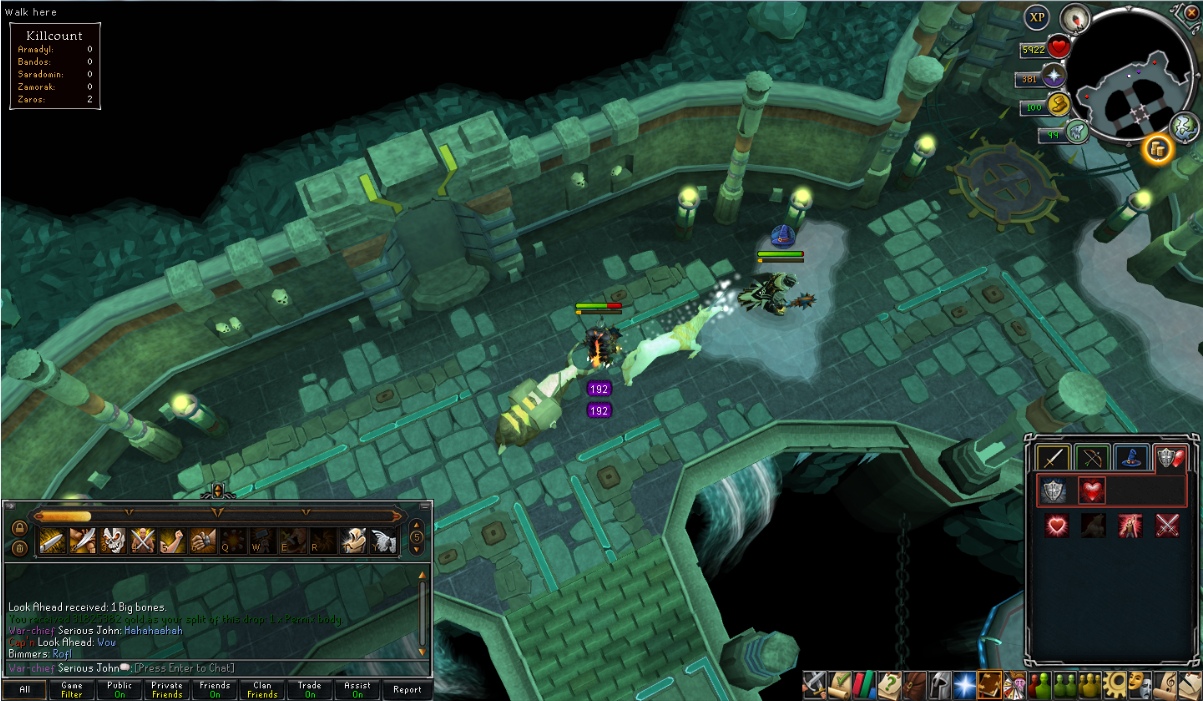Switch chat to the All tab
Image resolution: width=1203 pixels, height=701 pixels.
click(24, 690)
